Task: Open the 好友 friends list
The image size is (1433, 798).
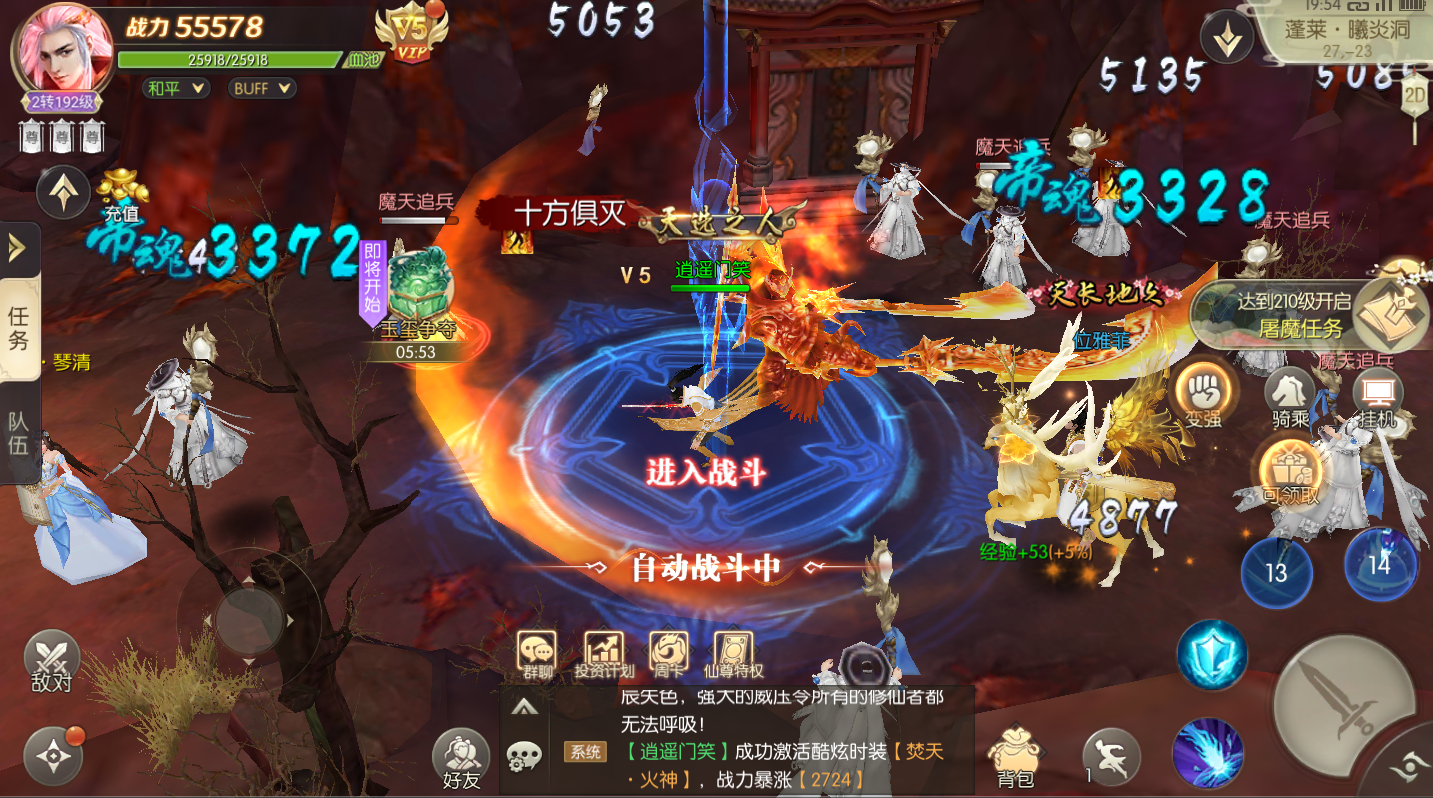Action: click(460, 758)
